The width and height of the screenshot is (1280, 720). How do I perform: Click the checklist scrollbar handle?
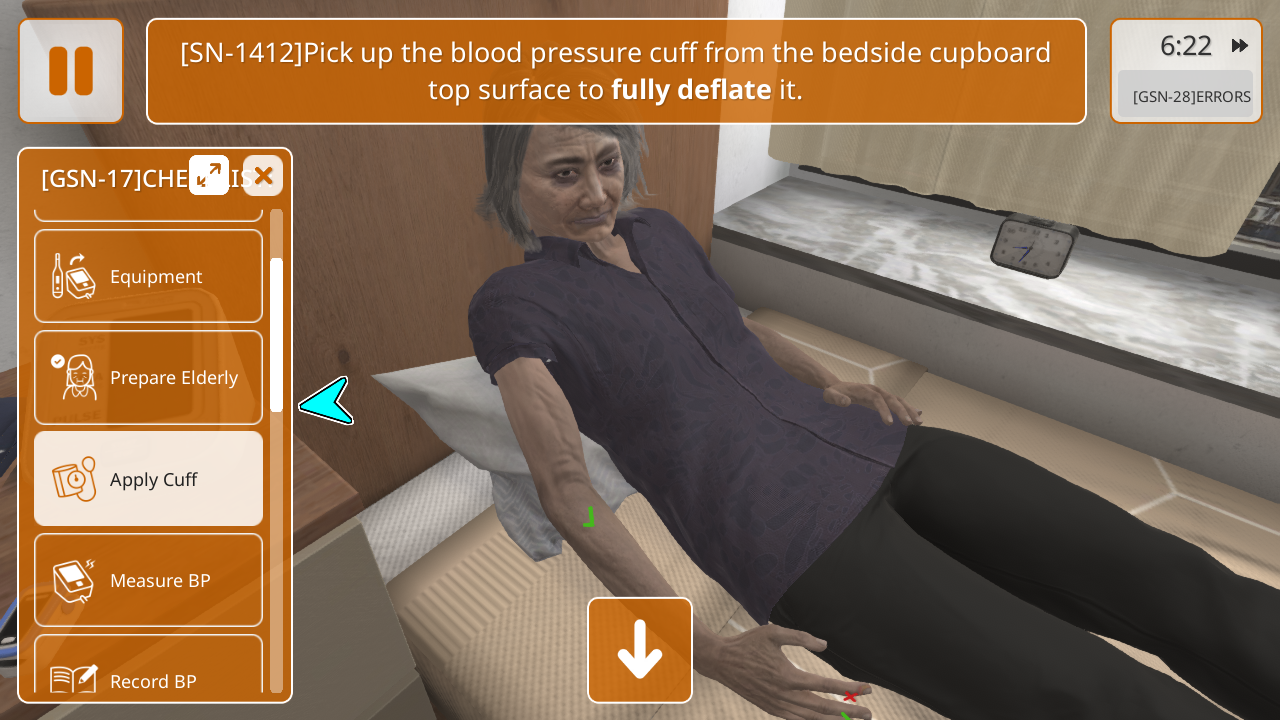(276, 335)
